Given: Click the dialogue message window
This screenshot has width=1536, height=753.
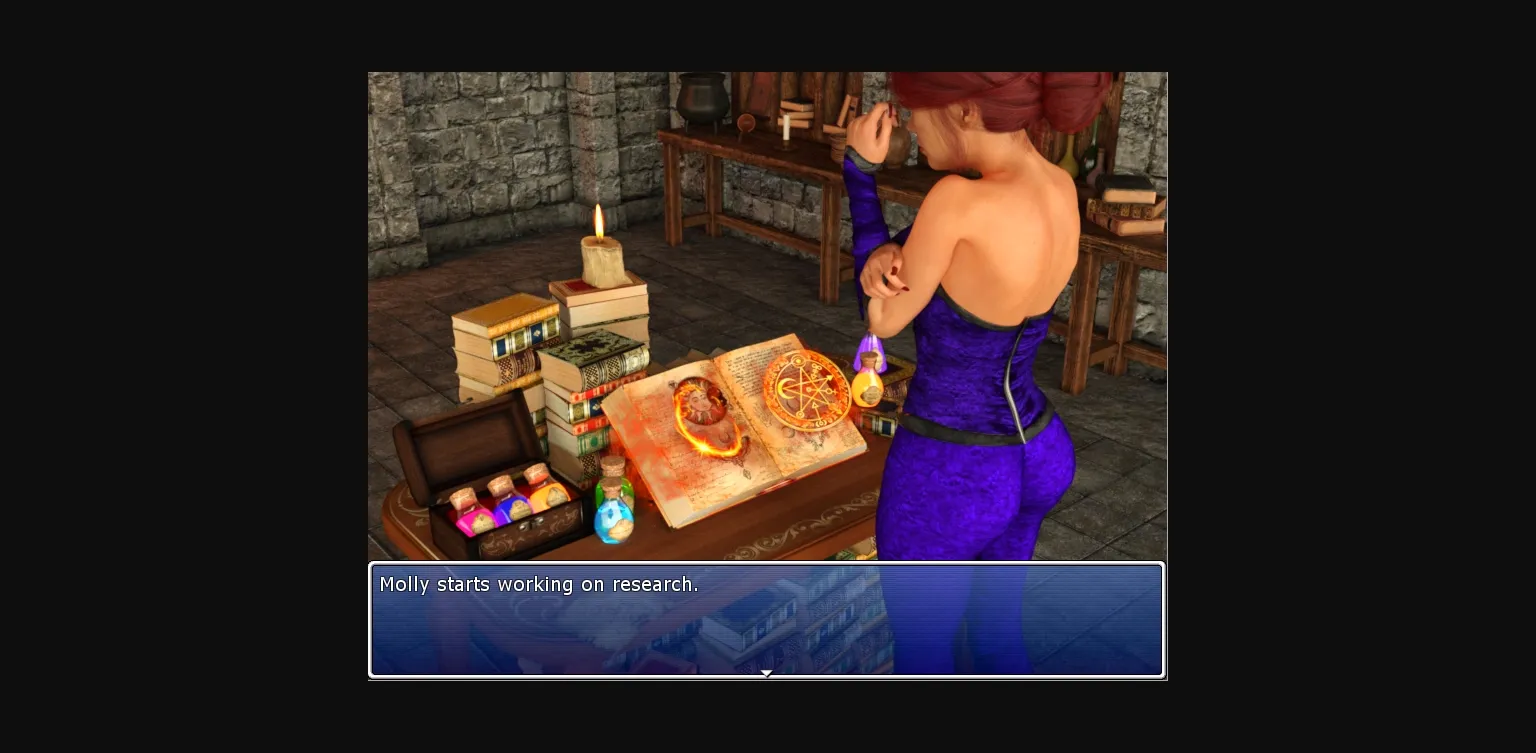Looking at the screenshot, I should pyautogui.click(x=767, y=620).
